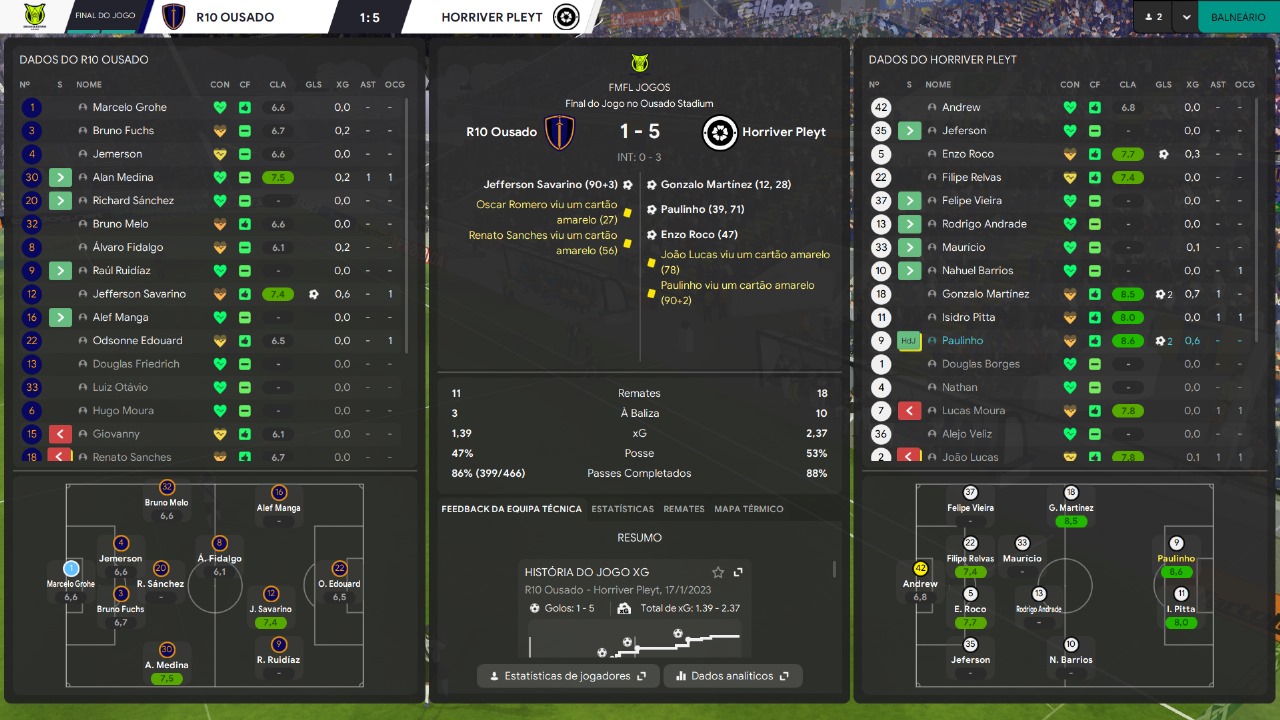Open the dropdown arrow beside Balneário
1280x720 pixels.
pos(1186,17)
